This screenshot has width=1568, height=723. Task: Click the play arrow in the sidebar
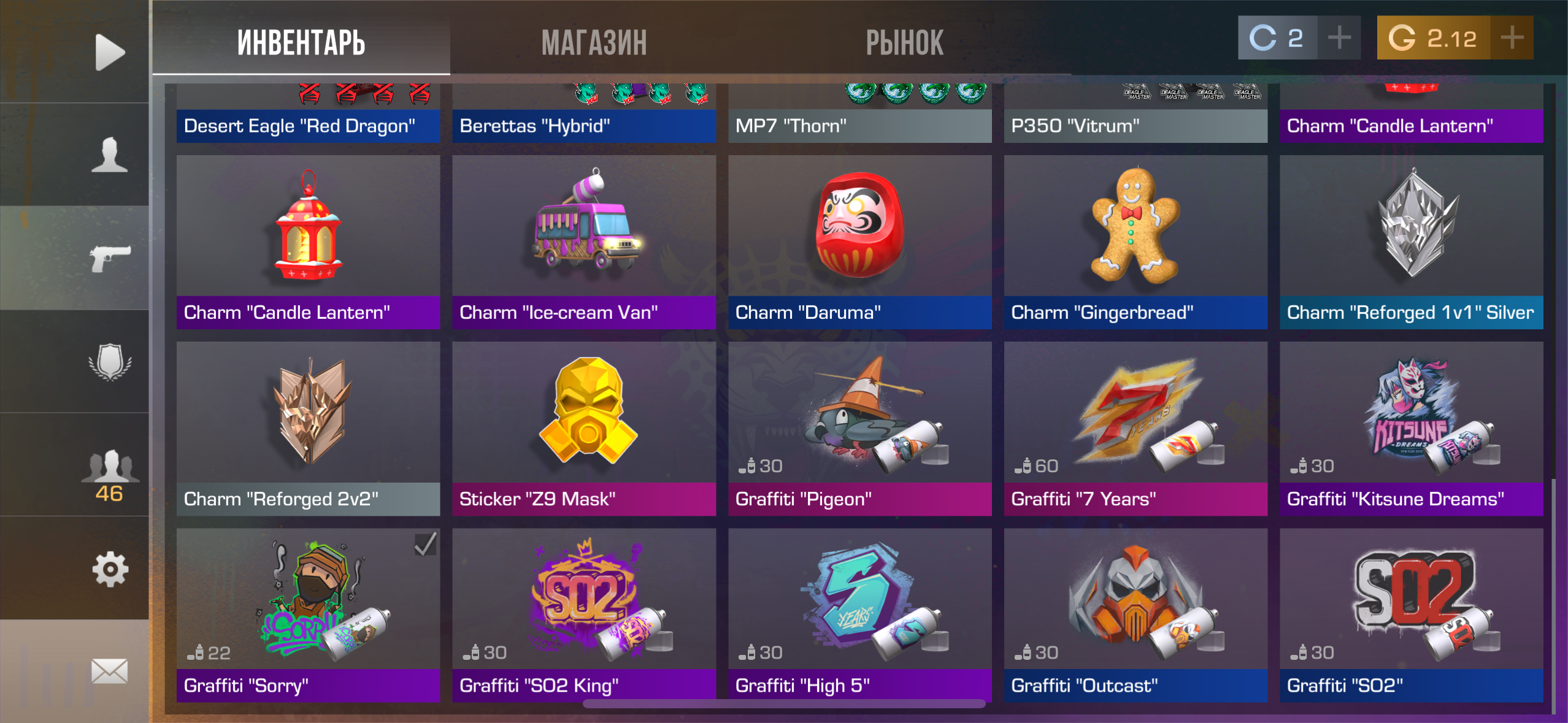coord(110,52)
